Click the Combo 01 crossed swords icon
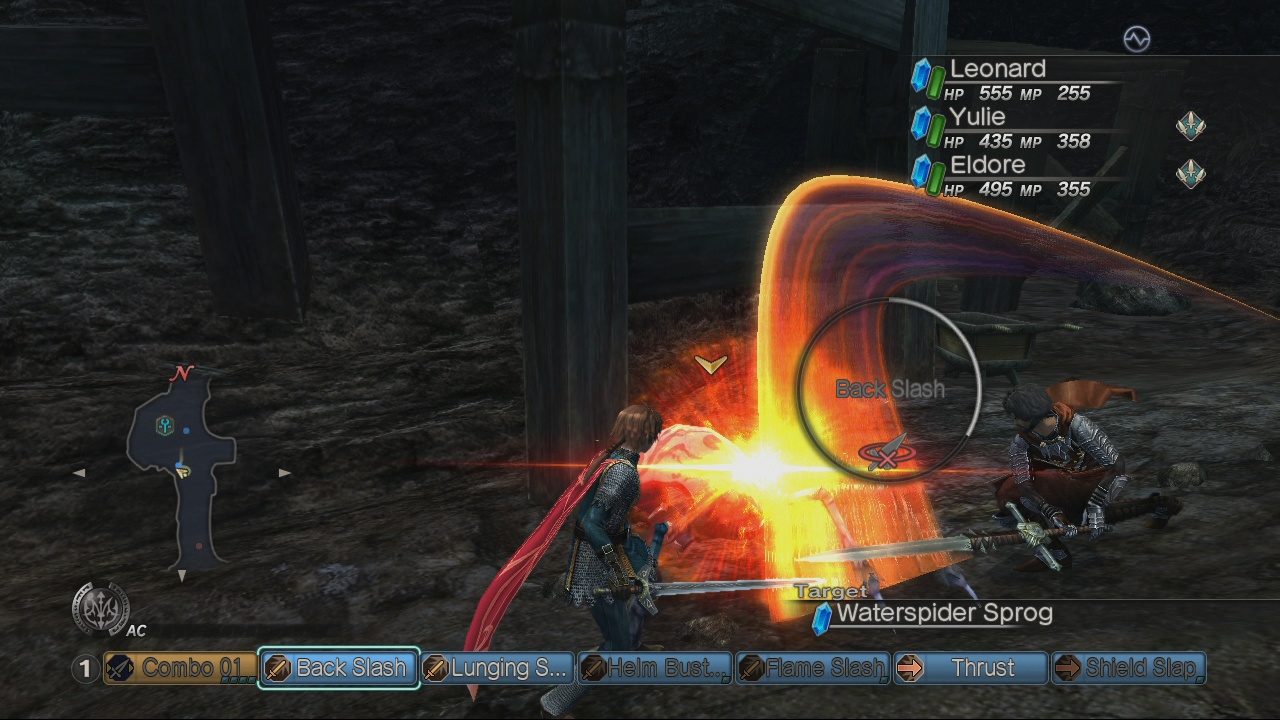Image resolution: width=1280 pixels, height=720 pixels. [118, 668]
